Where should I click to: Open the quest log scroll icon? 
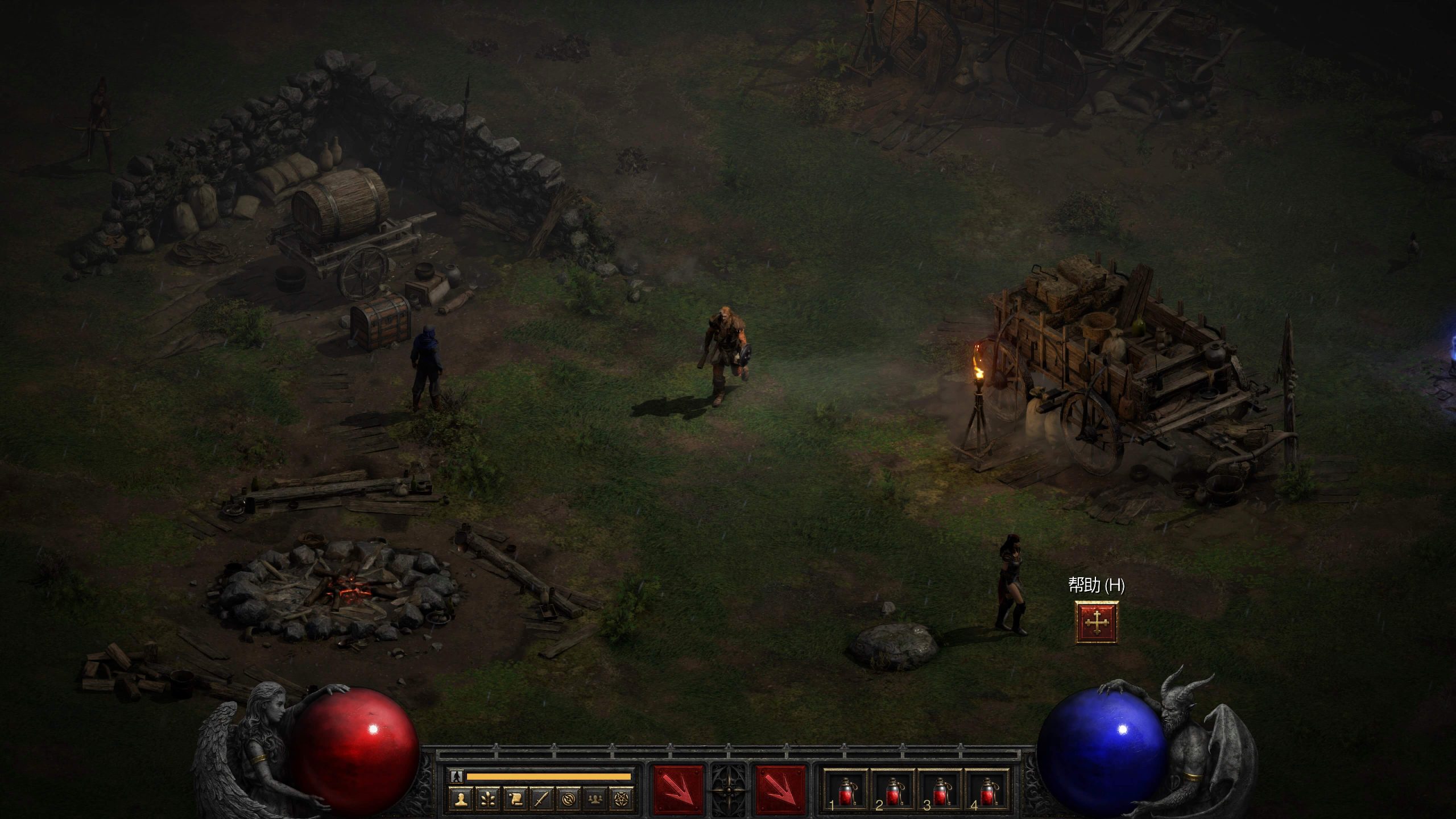point(515,799)
